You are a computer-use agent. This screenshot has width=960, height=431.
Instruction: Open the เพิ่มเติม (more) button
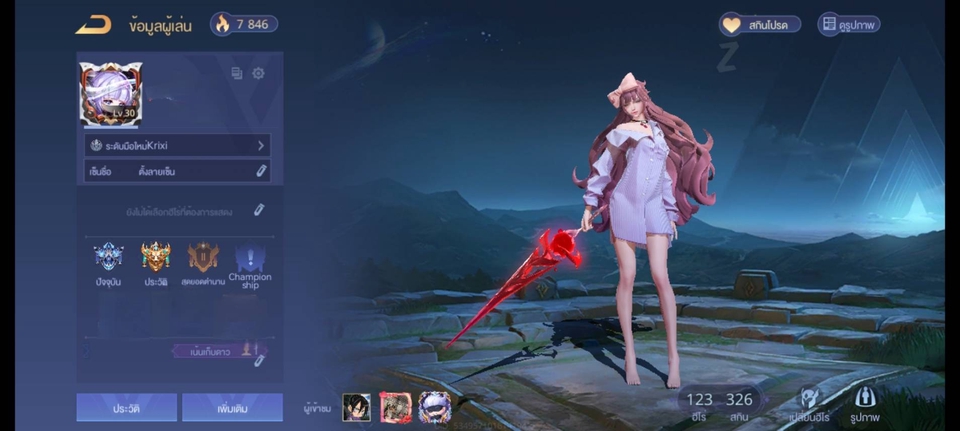point(233,407)
